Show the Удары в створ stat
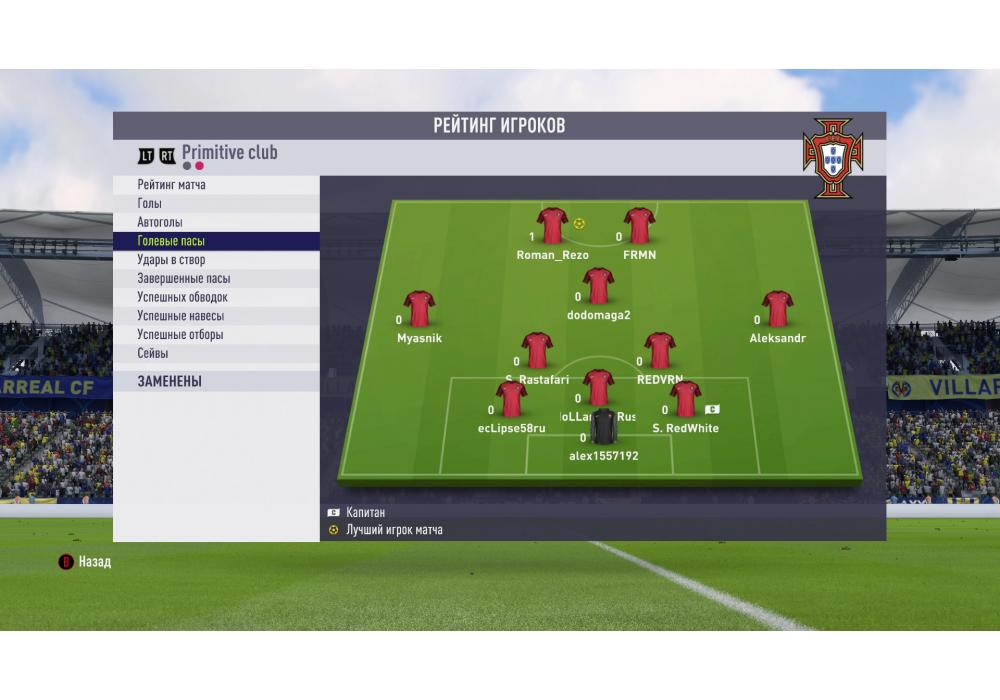The height and width of the screenshot is (700, 1000). pos(216,260)
